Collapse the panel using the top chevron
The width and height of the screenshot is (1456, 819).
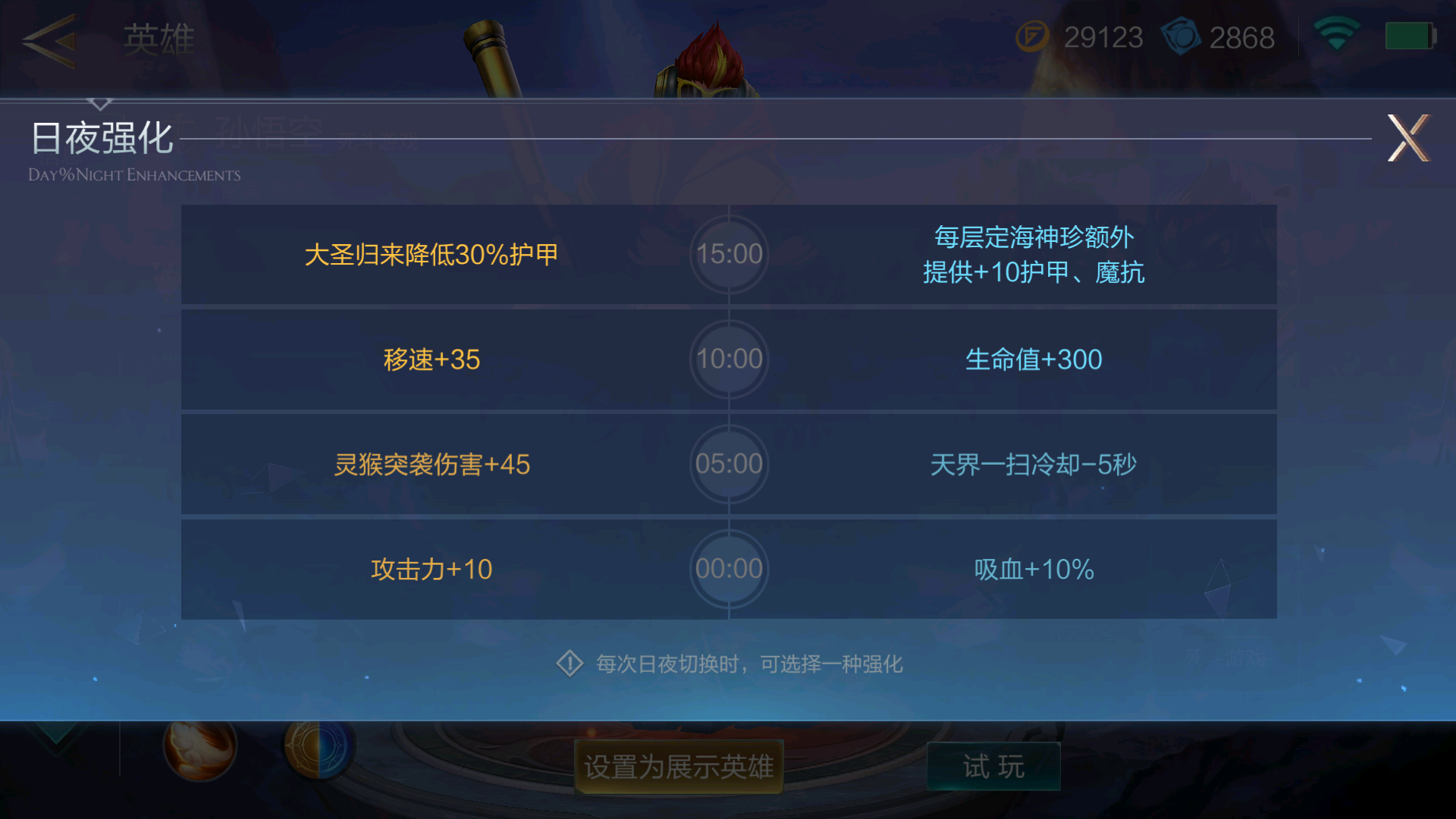[x=101, y=102]
